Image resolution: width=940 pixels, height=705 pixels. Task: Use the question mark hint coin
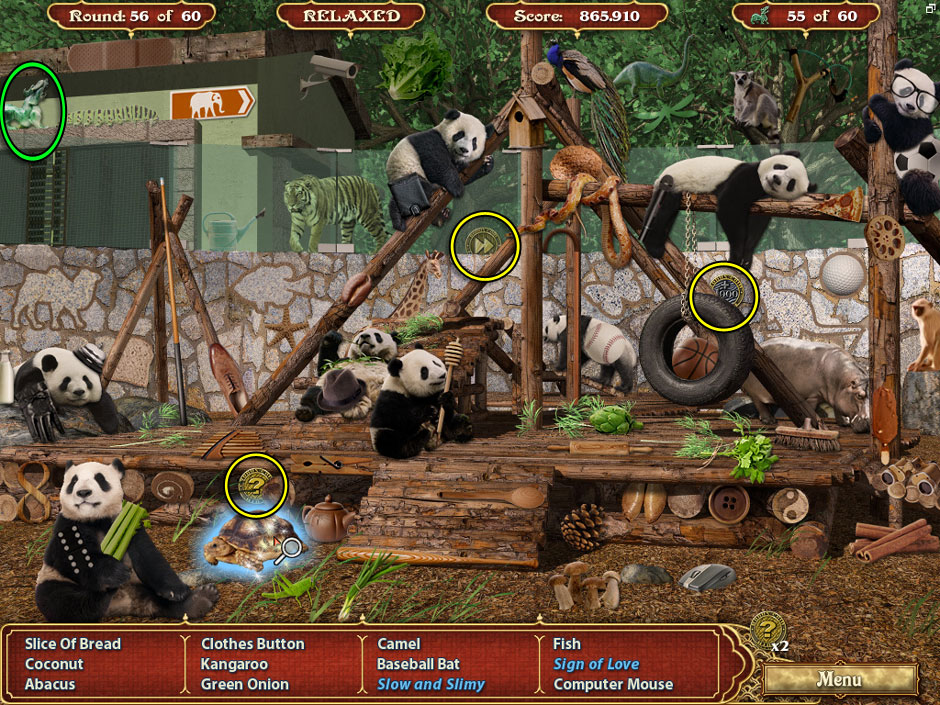coord(766,630)
